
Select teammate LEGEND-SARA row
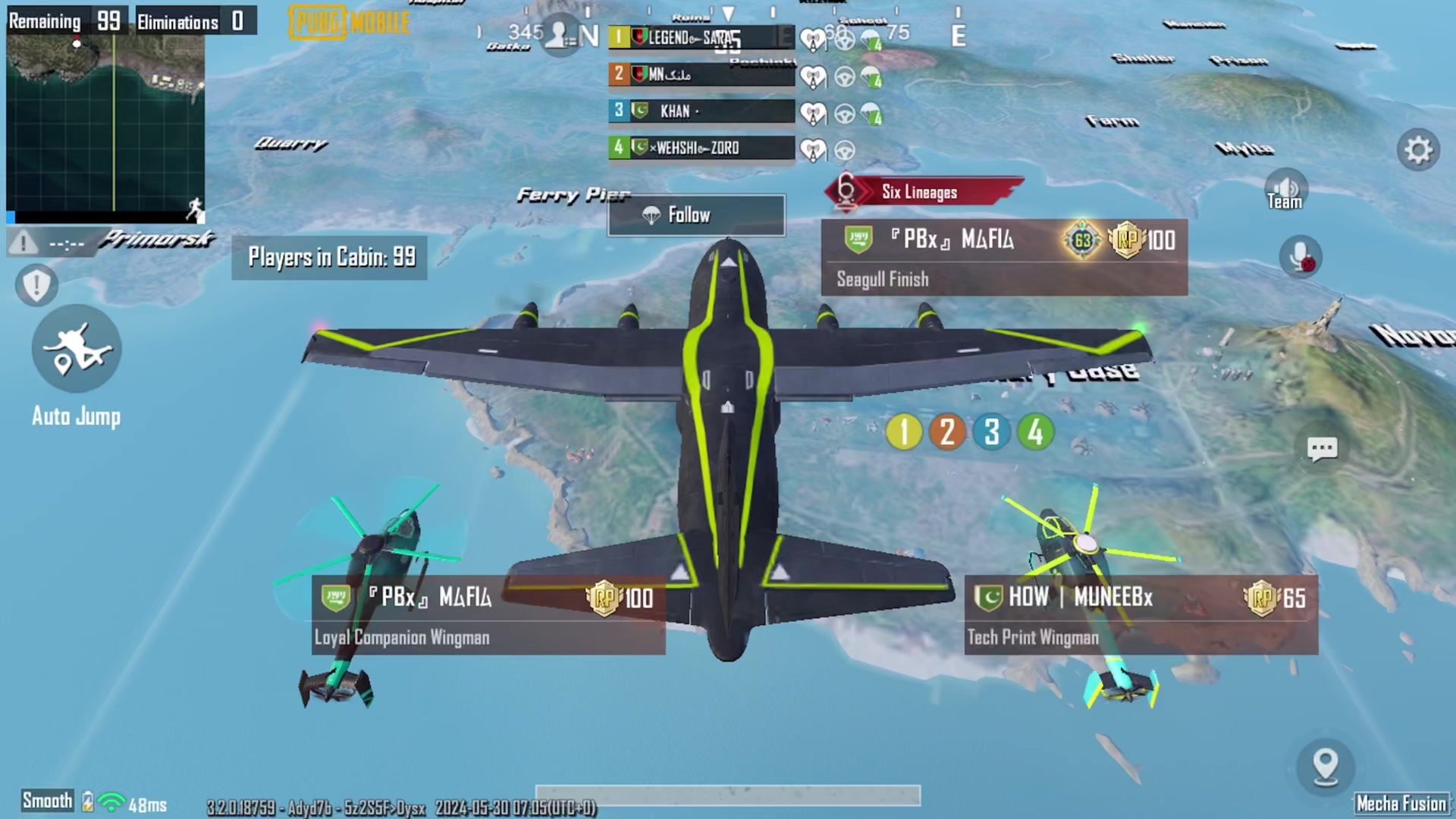pos(701,37)
